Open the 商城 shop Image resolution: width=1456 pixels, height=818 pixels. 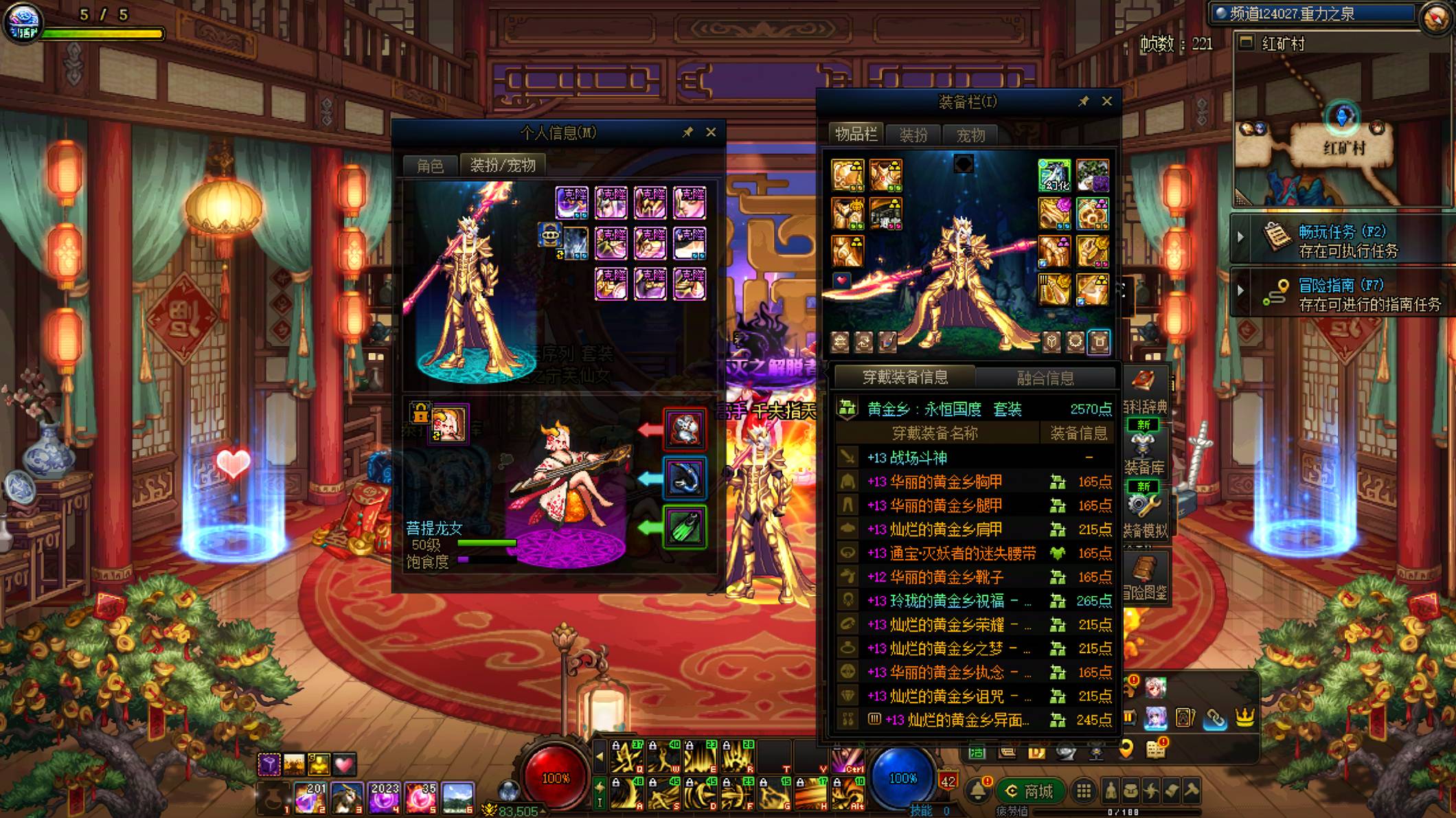pyautogui.click(x=1029, y=791)
